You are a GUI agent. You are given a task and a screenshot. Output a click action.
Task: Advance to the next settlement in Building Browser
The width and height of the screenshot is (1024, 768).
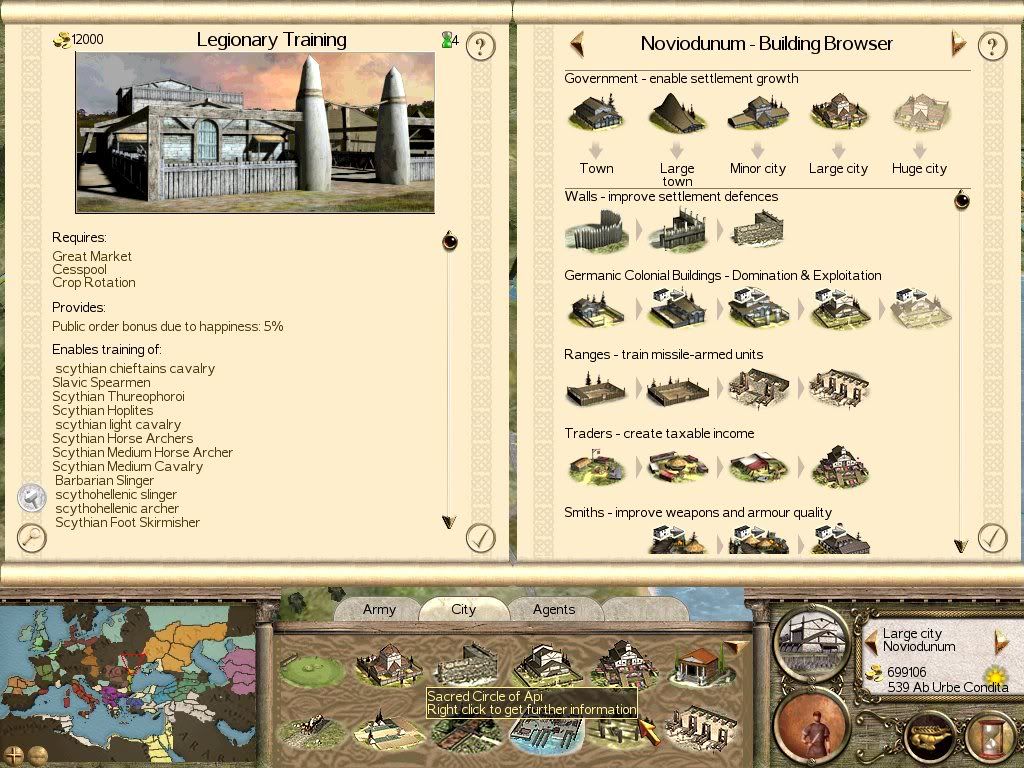click(x=958, y=44)
